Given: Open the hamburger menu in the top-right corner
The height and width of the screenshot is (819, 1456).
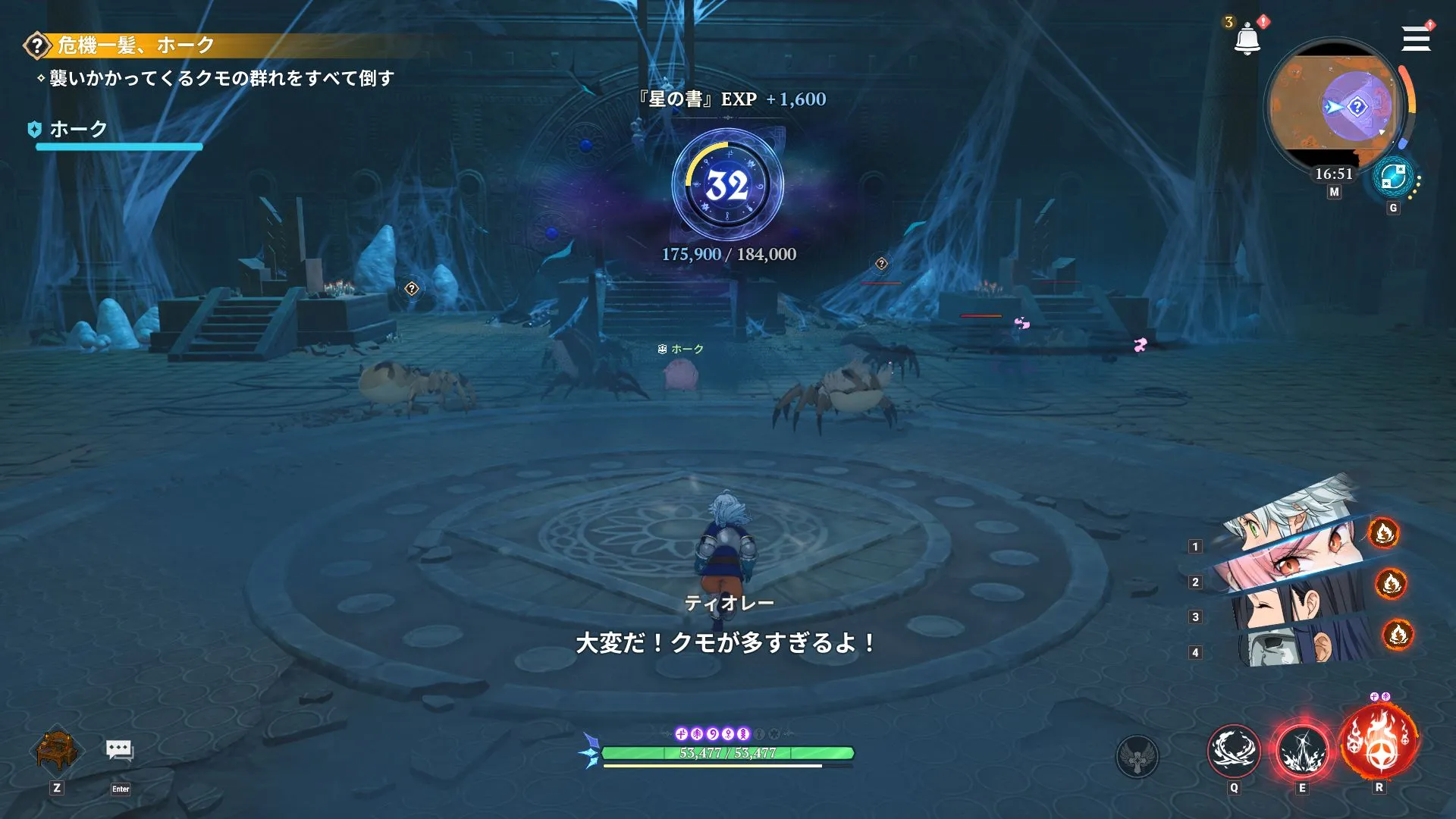Looking at the screenshot, I should (x=1417, y=39).
